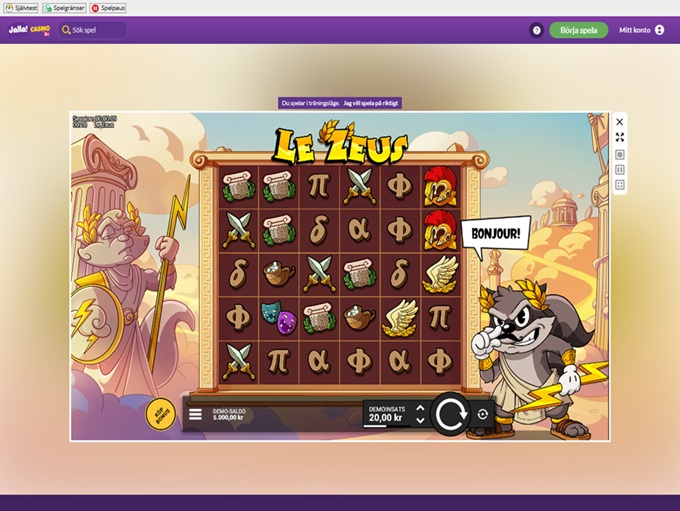
Task: Click the green Börja spela button
Action: click(x=578, y=30)
